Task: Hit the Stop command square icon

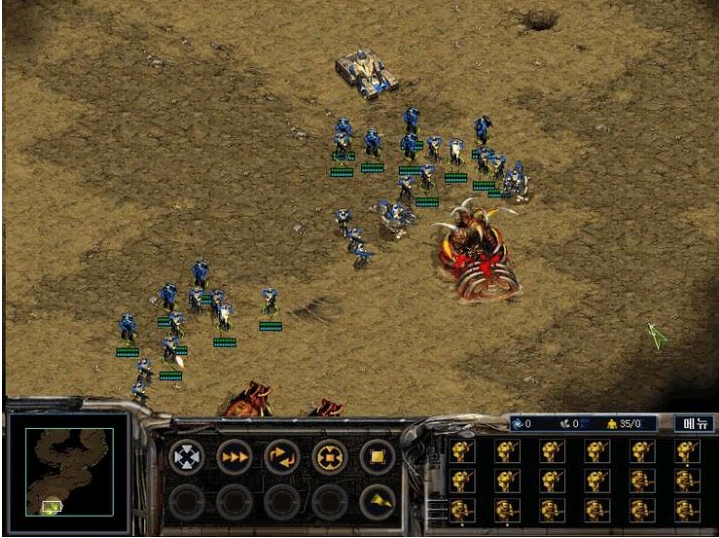Action: click(378, 457)
